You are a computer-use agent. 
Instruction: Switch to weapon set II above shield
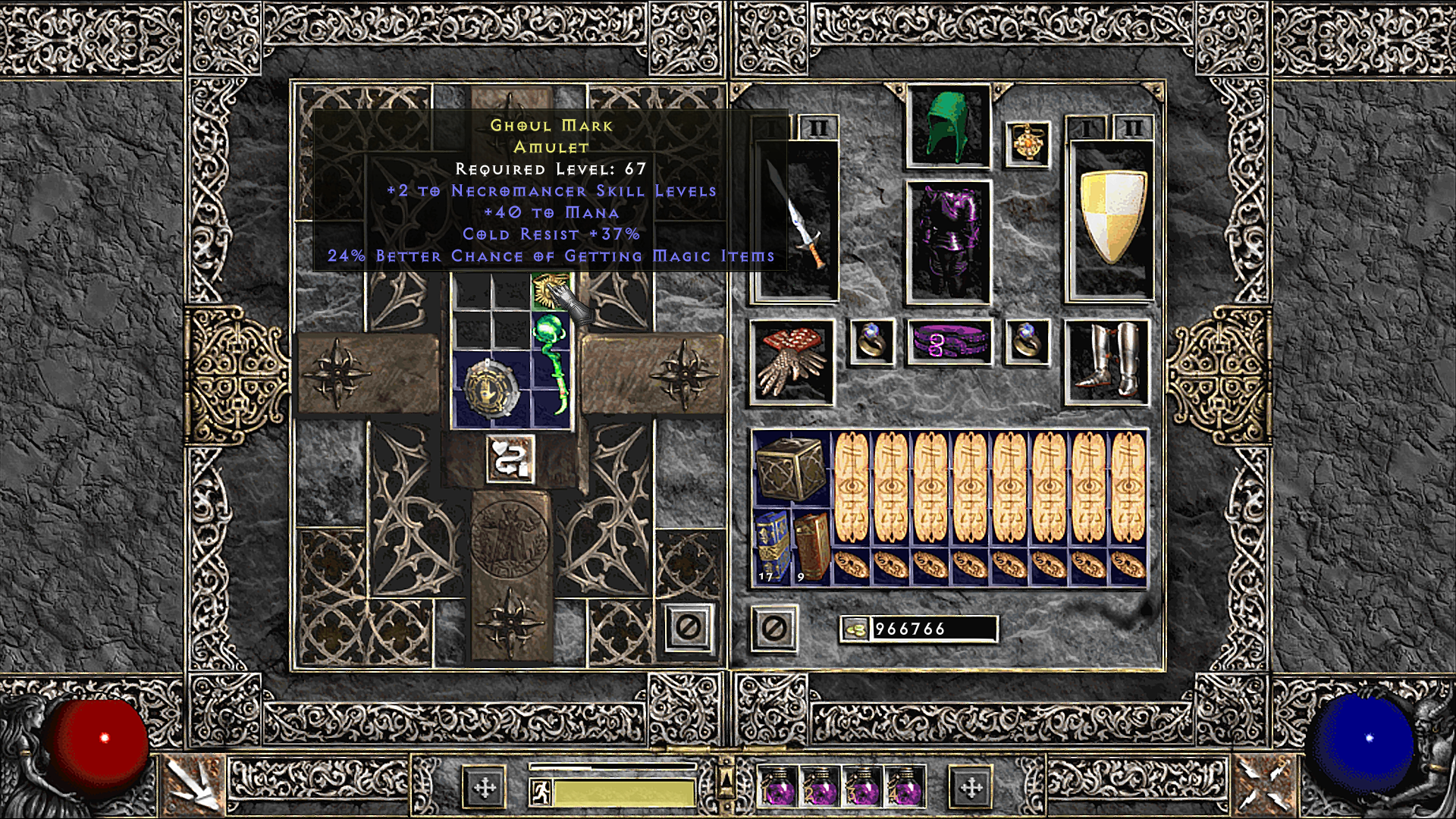pyautogui.click(x=1132, y=128)
